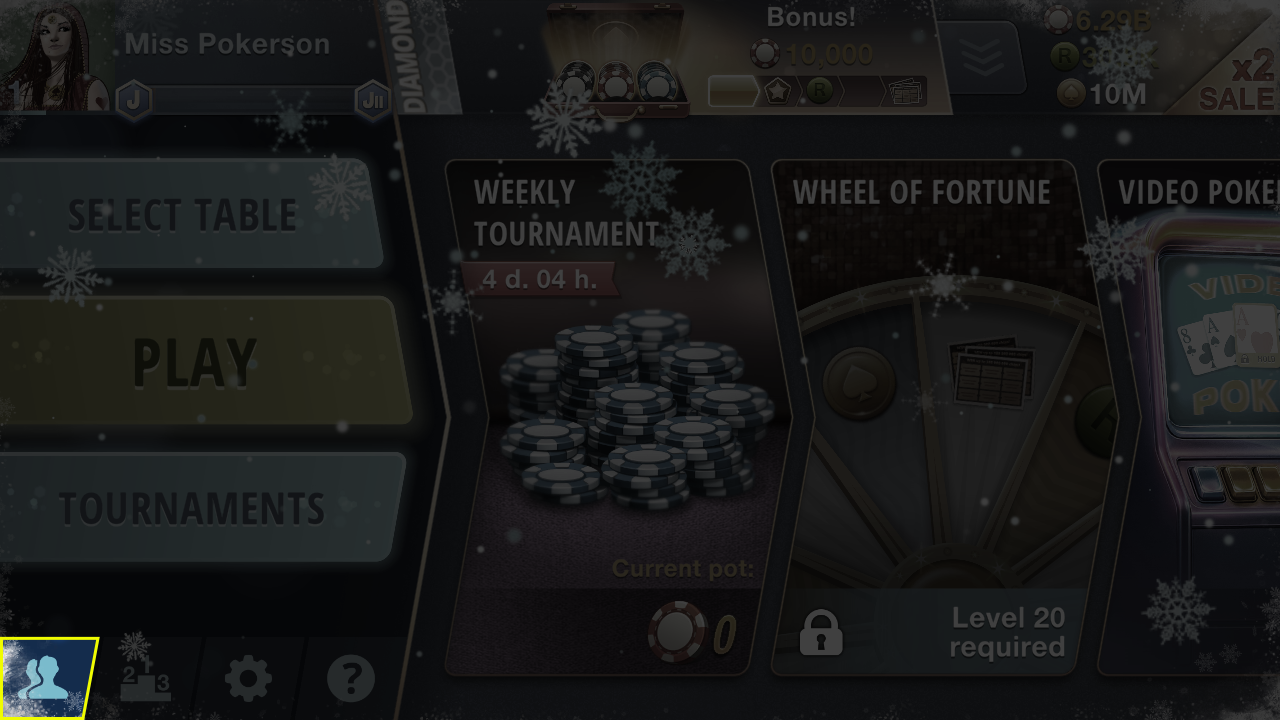The height and width of the screenshot is (720, 1280).
Task: Open the gear settings icon
Action: [x=248, y=680]
